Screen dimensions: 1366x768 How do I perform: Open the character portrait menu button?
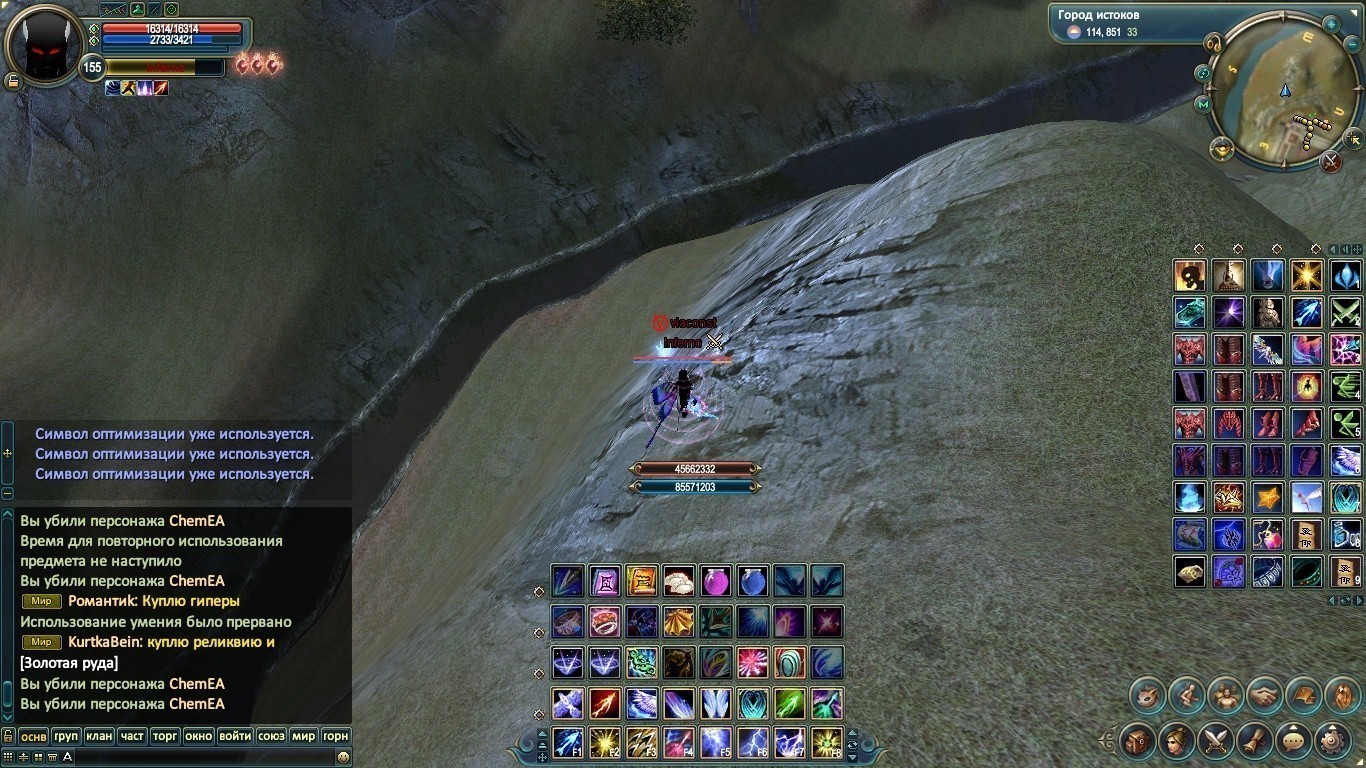[x=1177, y=741]
